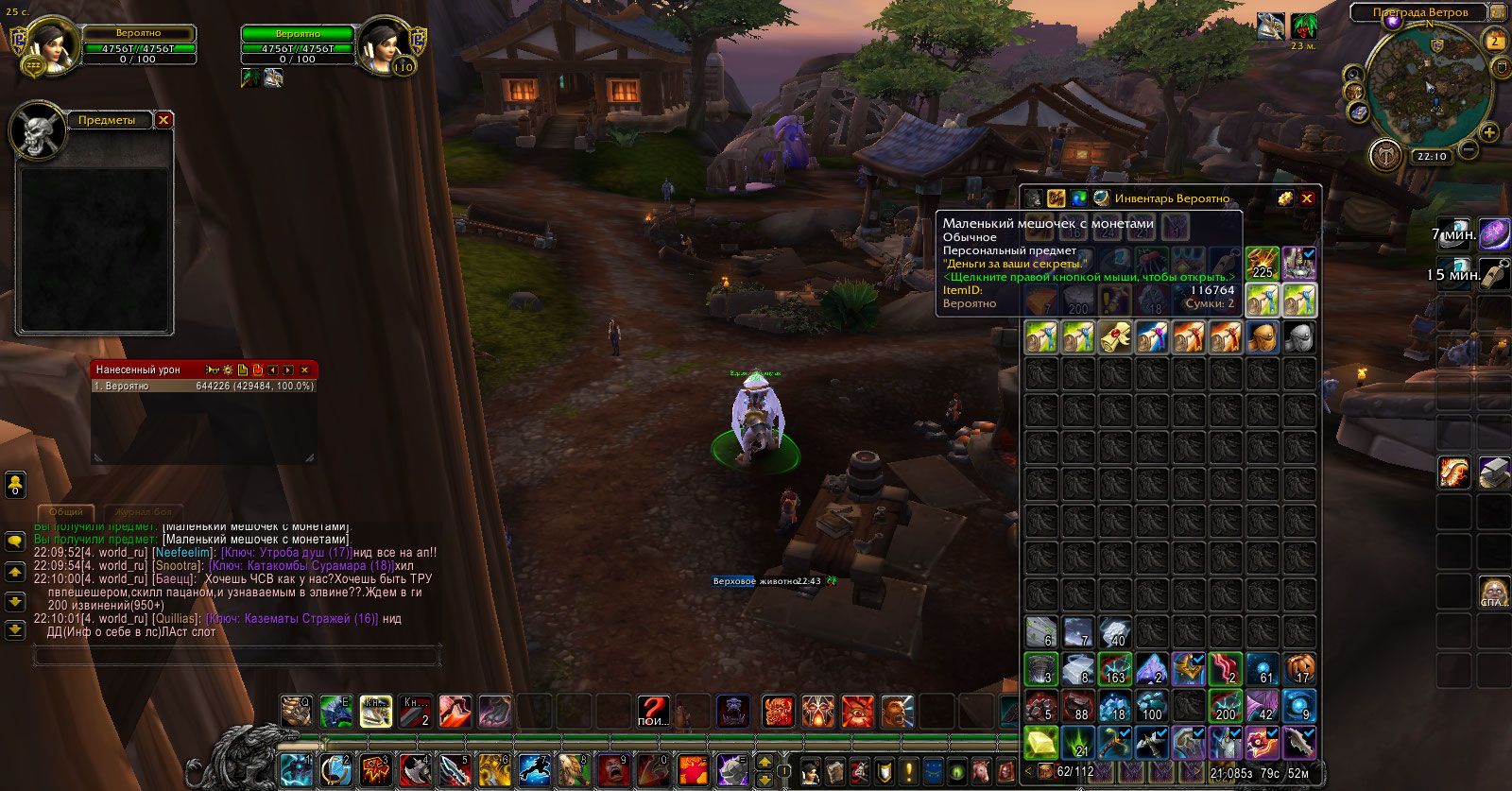Close the Предметы loot panel
Screen dimensions: 1512x791
163,120
